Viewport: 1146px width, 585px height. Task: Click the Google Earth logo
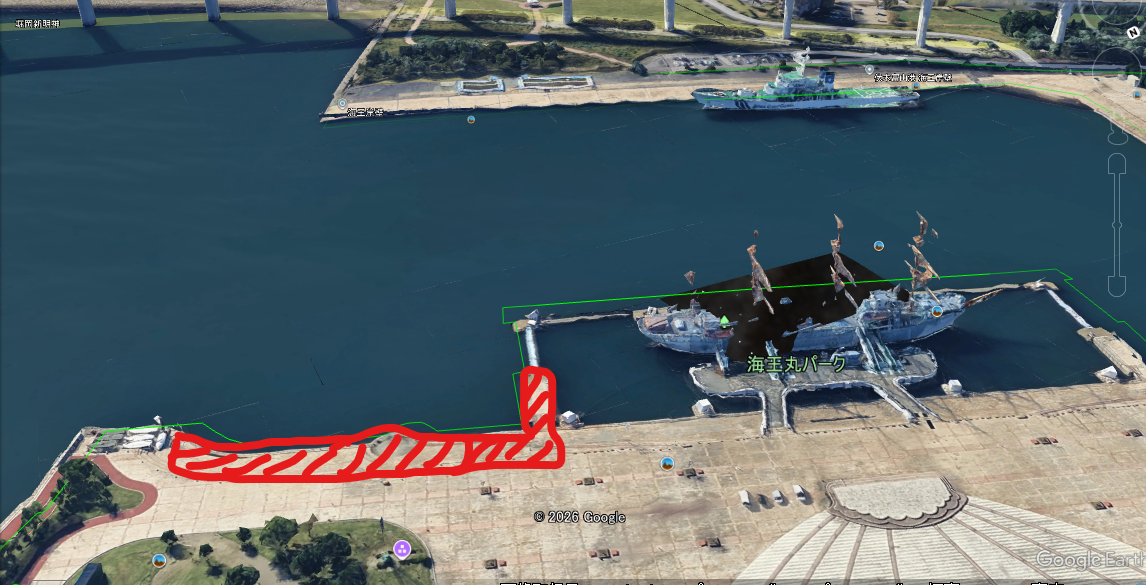1090,560
